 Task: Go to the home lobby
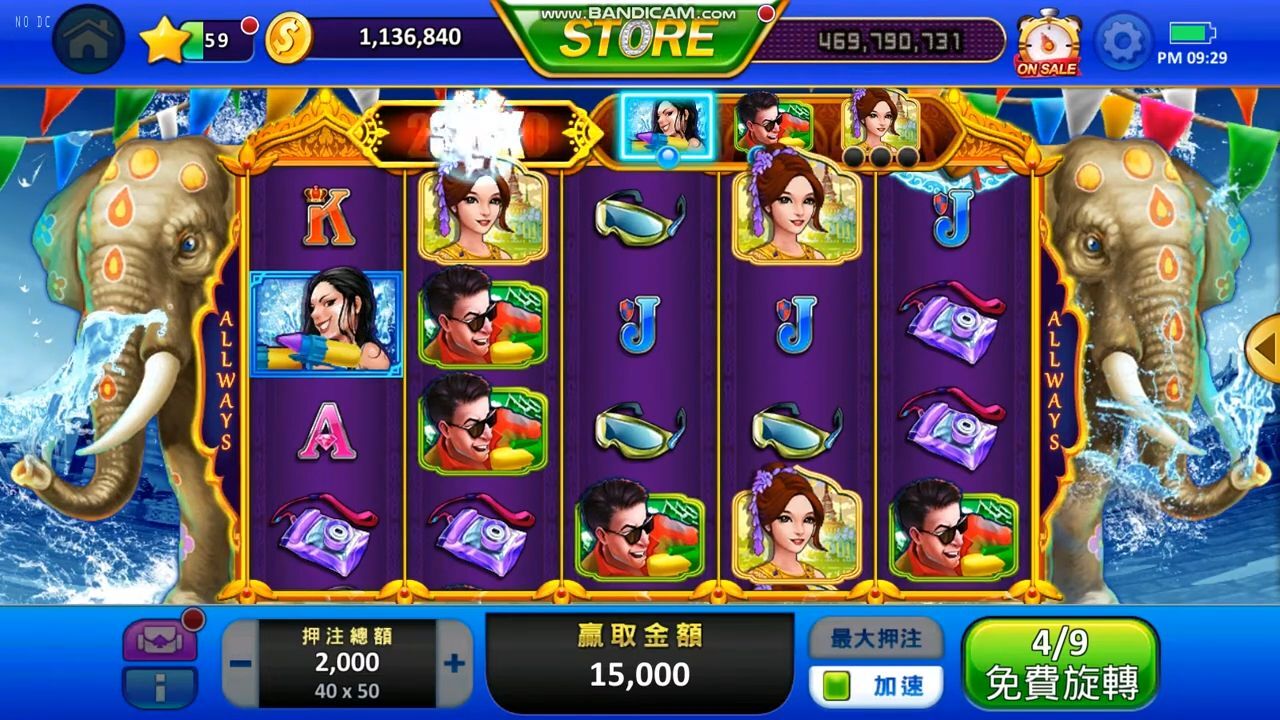point(88,40)
